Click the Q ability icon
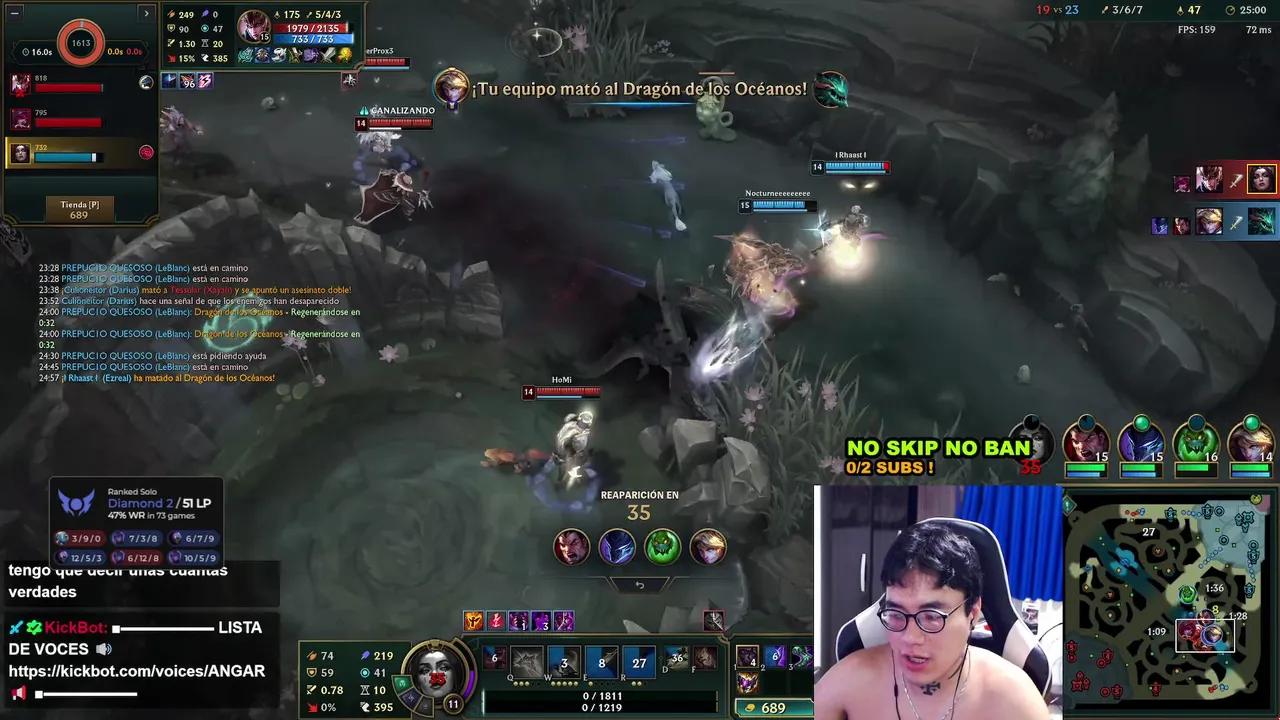This screenshot has height=720, width=1280. point(527,660)
